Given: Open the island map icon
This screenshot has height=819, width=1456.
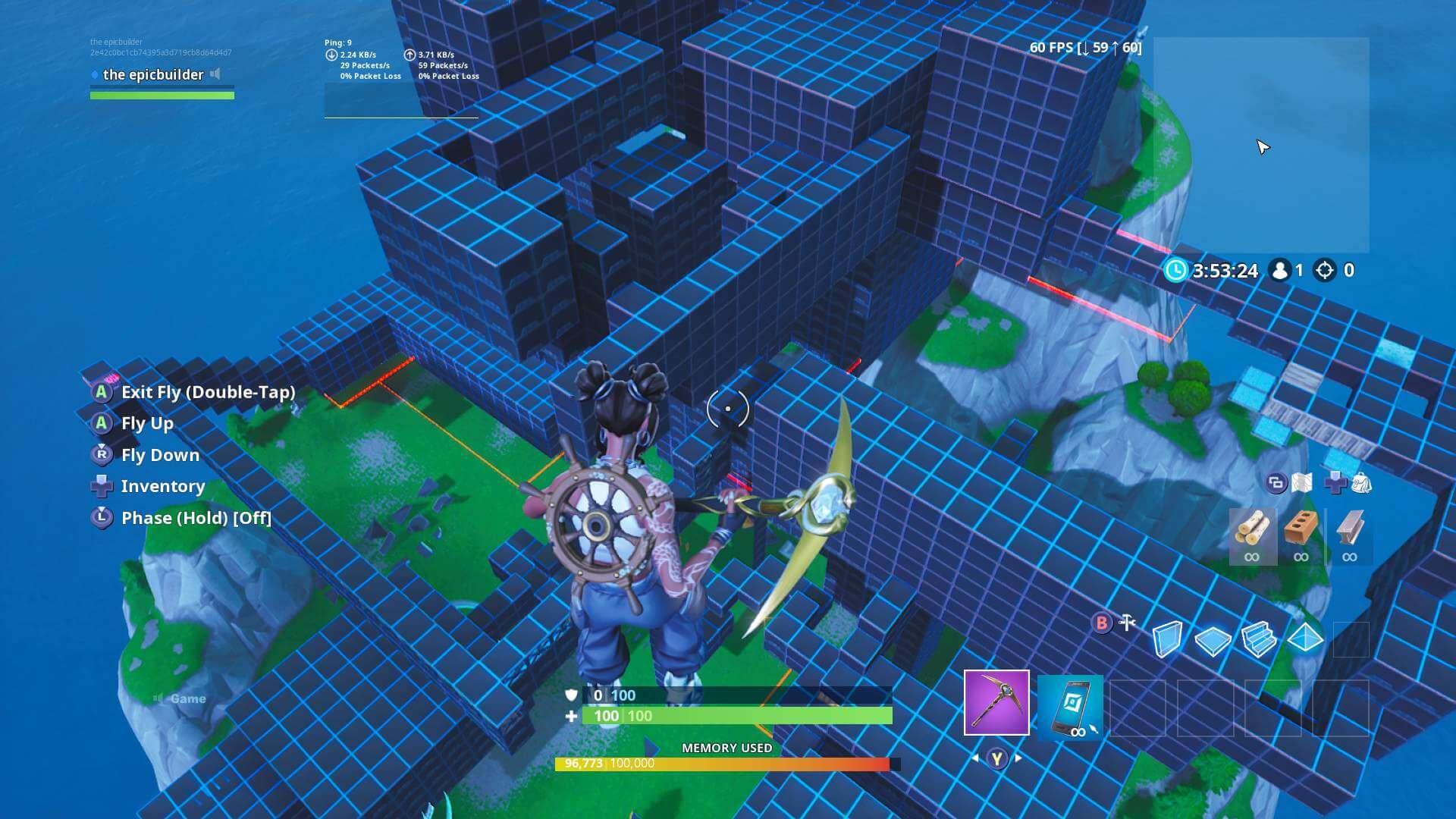Looking at the screenshot, I should coord(1303,484).
